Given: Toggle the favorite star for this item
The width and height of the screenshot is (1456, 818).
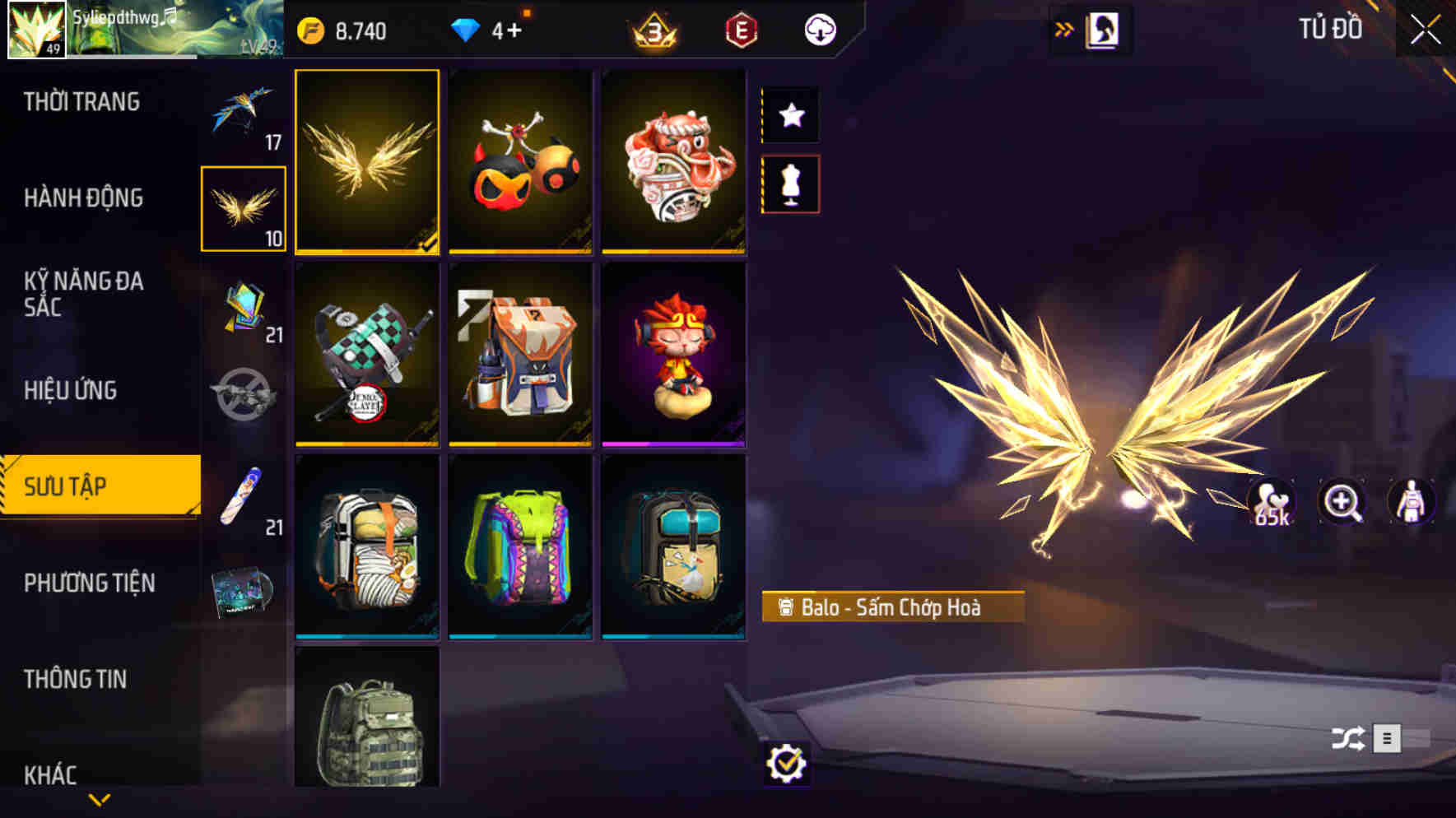Looking at the screenshot, I should coord(792,115).
